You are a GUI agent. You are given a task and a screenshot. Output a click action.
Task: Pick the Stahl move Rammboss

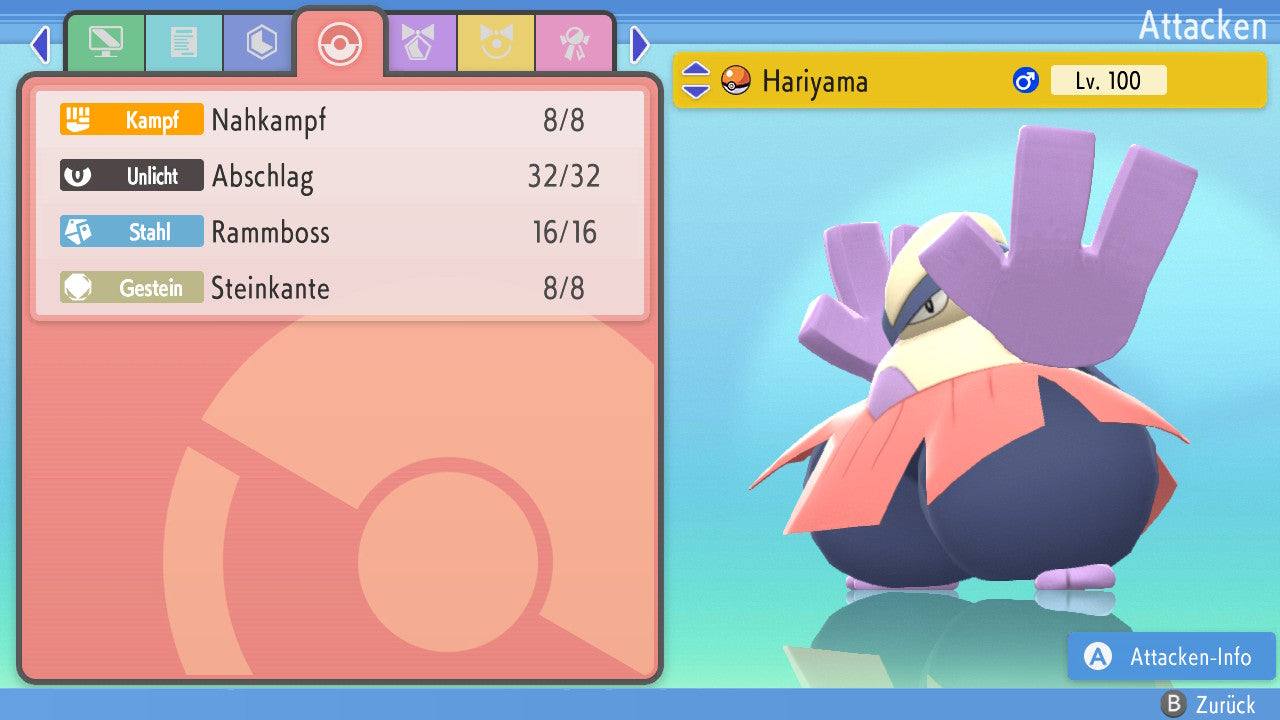pos(340,232)
